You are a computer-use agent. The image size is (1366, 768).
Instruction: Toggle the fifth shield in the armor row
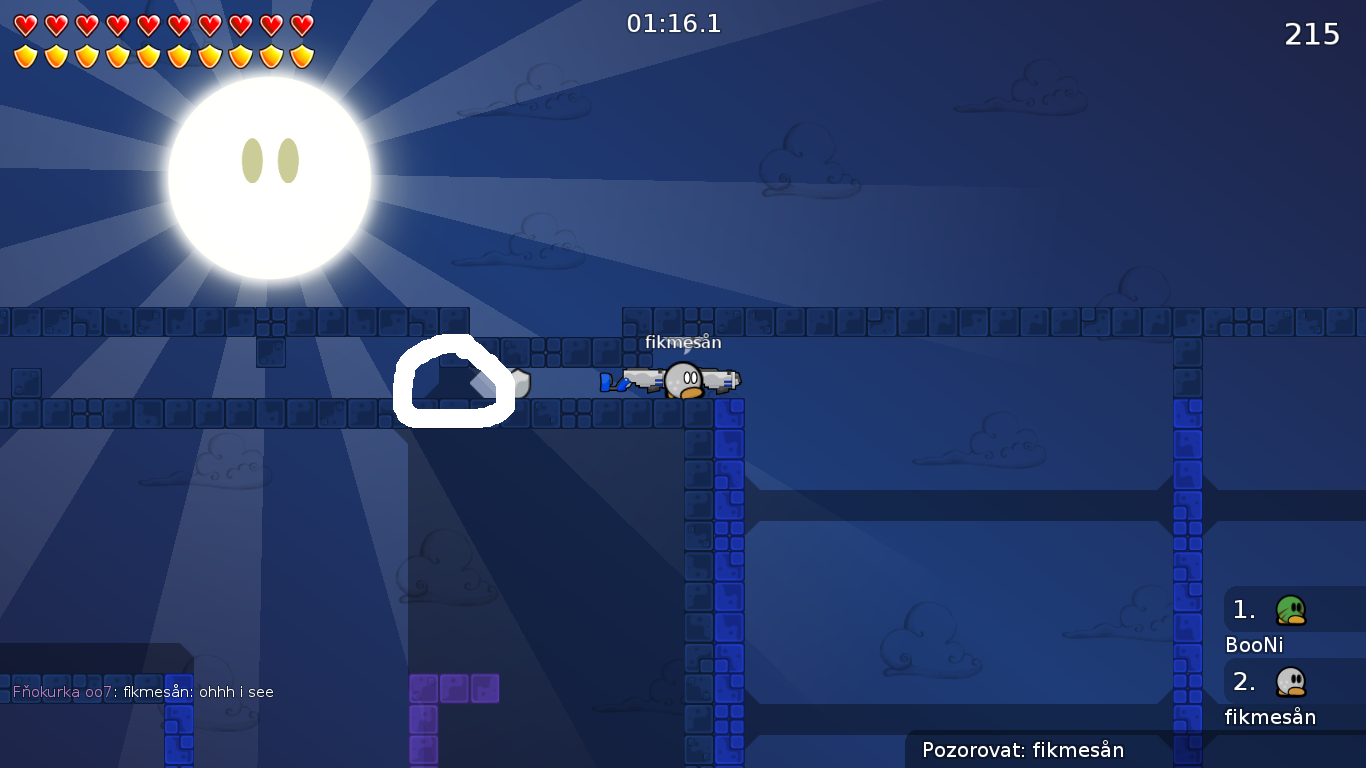pos(146,55)
